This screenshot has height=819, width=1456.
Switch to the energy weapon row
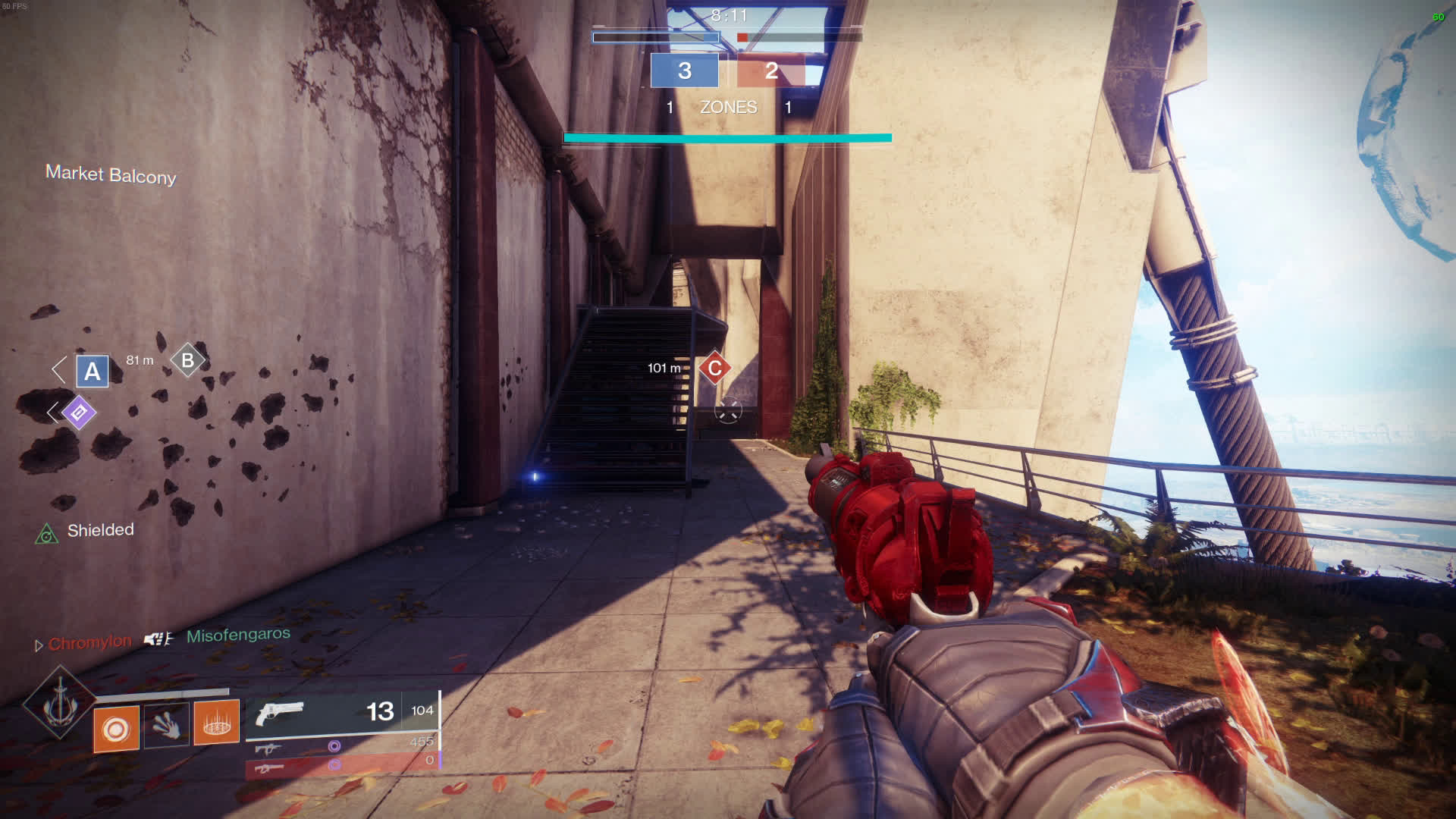click(x=342, y=746)
